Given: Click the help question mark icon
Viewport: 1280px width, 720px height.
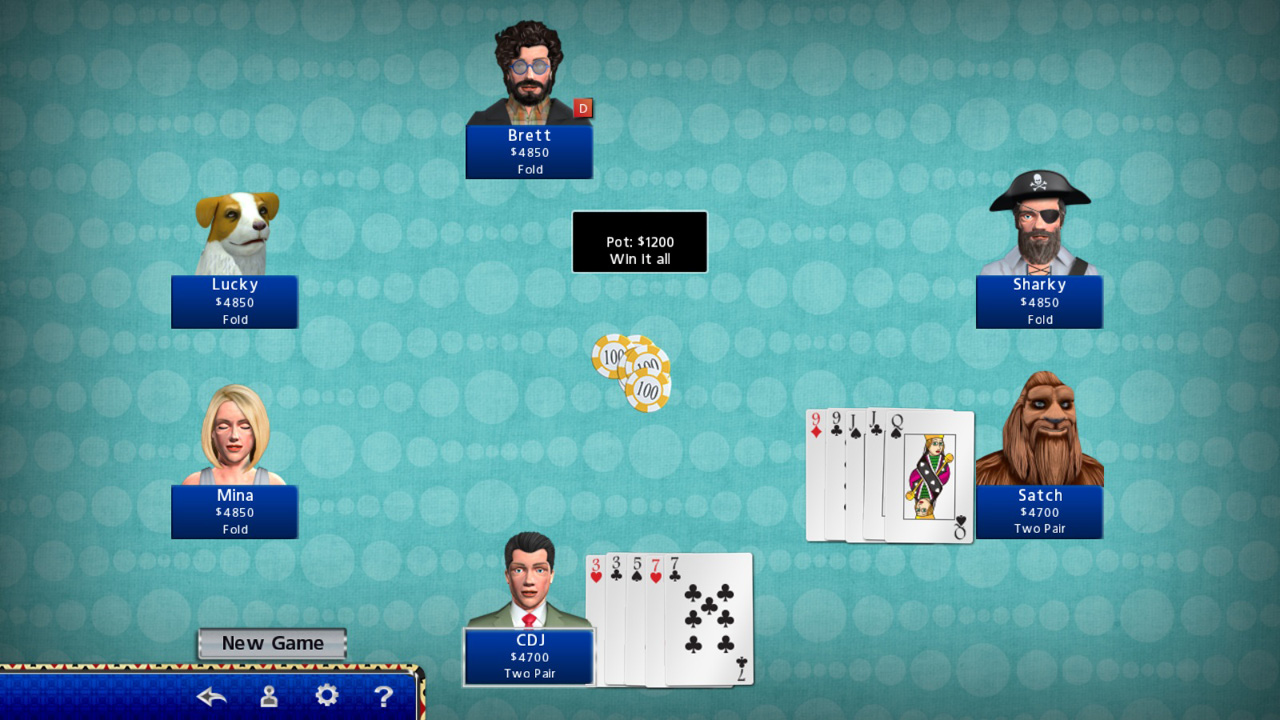Looking at the screenshot, I should click(x=385, y=694).
